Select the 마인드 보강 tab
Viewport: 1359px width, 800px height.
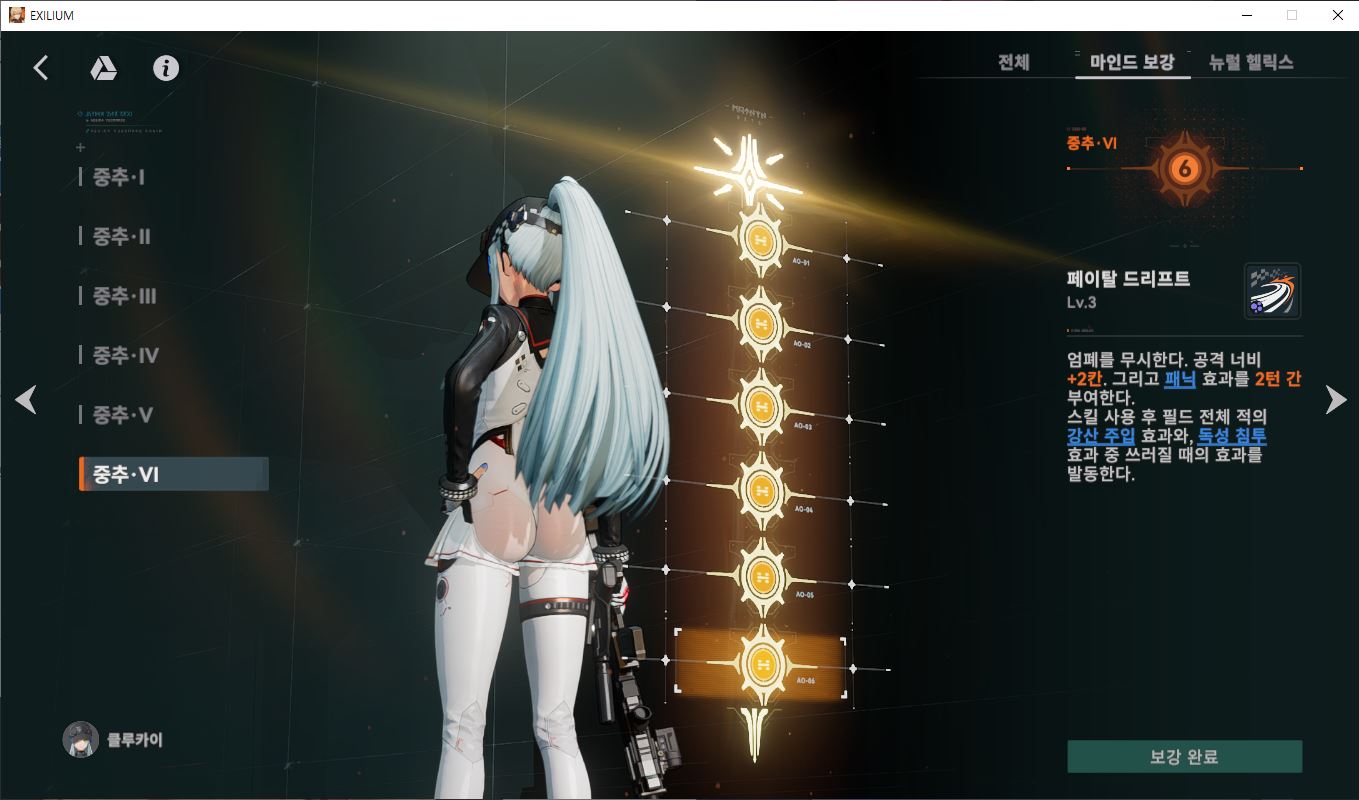[x=1132, y=62]
